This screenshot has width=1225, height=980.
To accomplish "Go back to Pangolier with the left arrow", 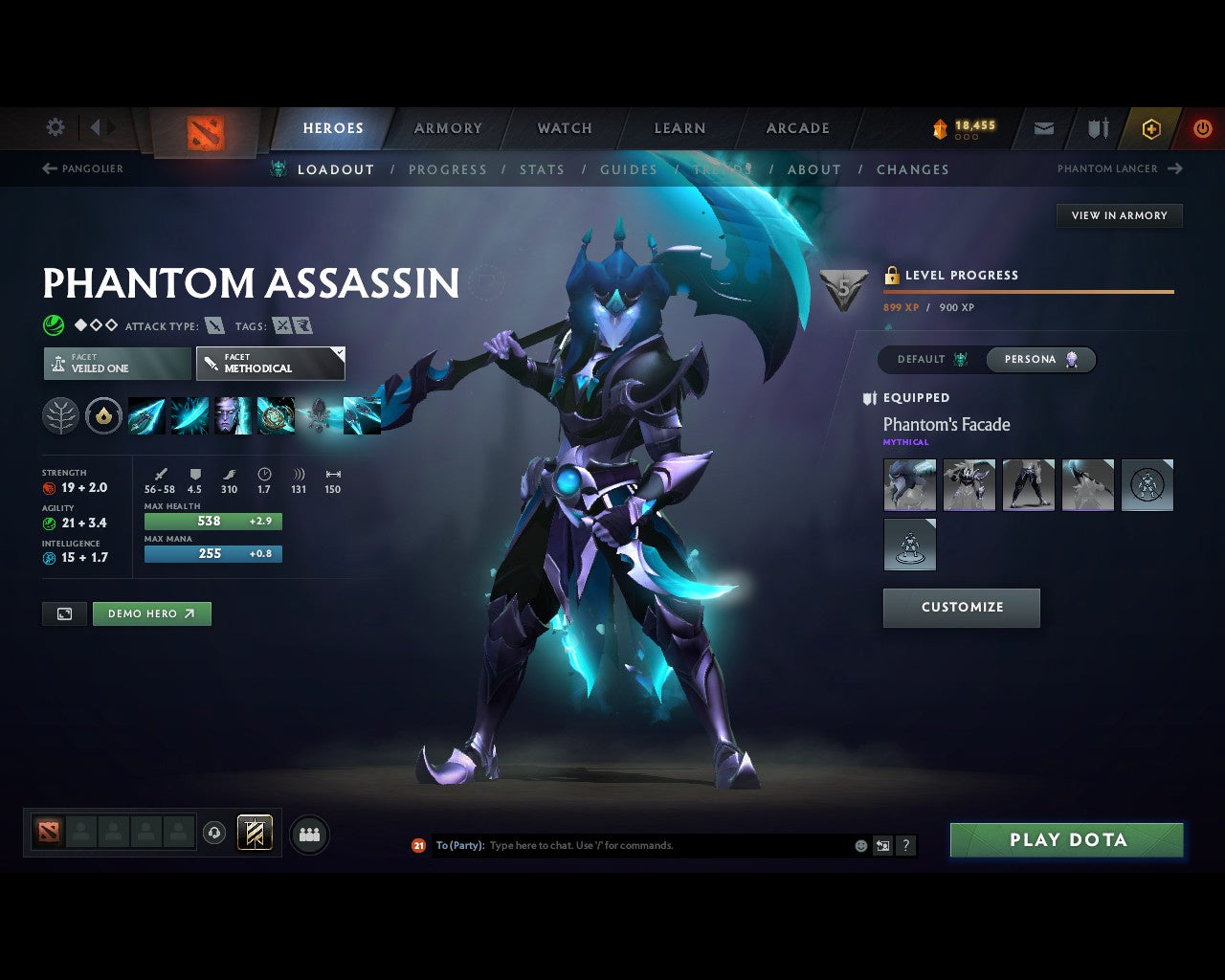I will pyautogui.click(x=48, y=168).
